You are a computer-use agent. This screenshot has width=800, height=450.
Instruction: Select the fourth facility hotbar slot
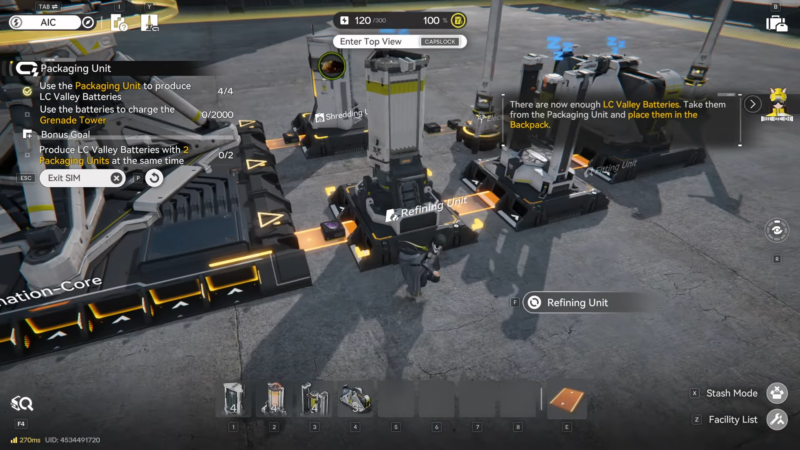[x=353, y=399]
